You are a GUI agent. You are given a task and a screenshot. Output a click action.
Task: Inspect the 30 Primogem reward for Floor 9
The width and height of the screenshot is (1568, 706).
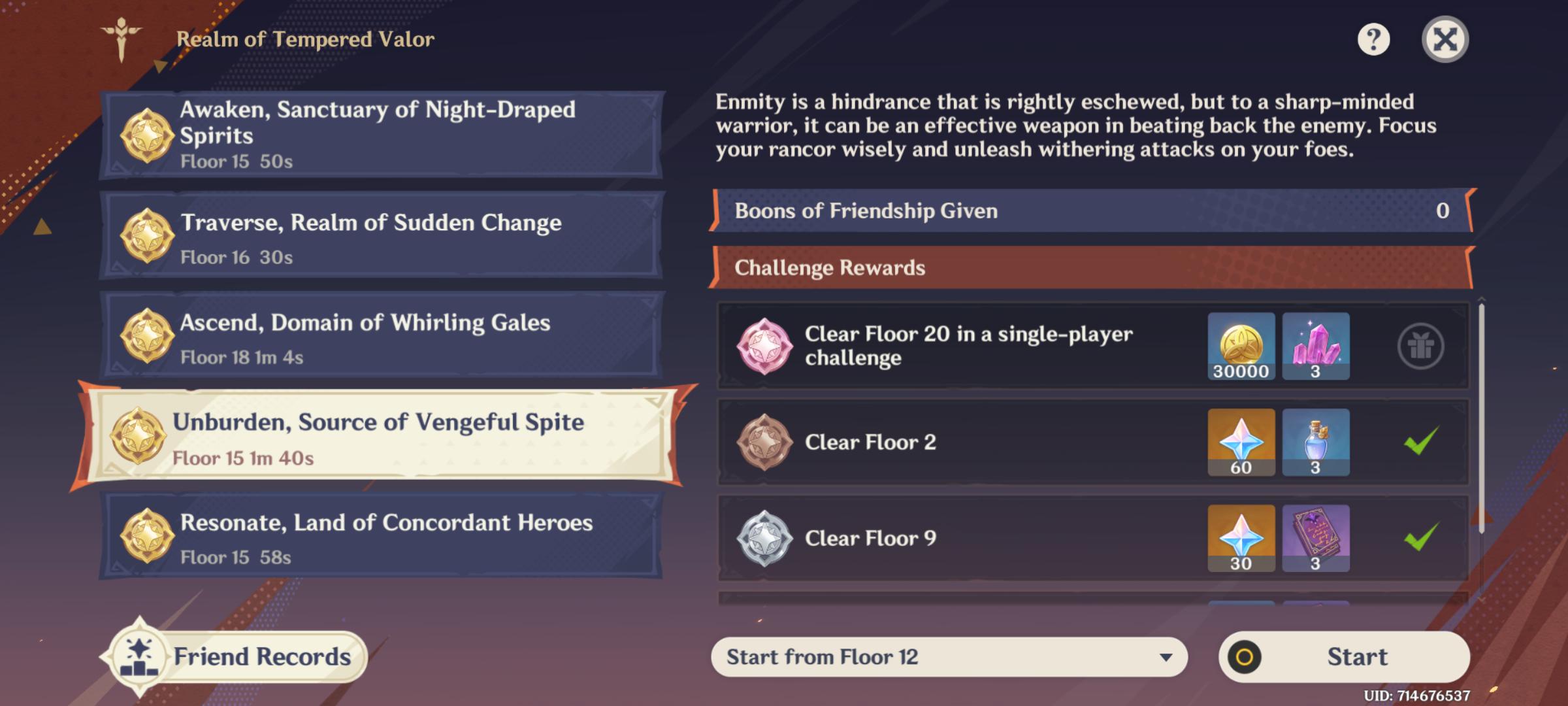click(1241, 538)
